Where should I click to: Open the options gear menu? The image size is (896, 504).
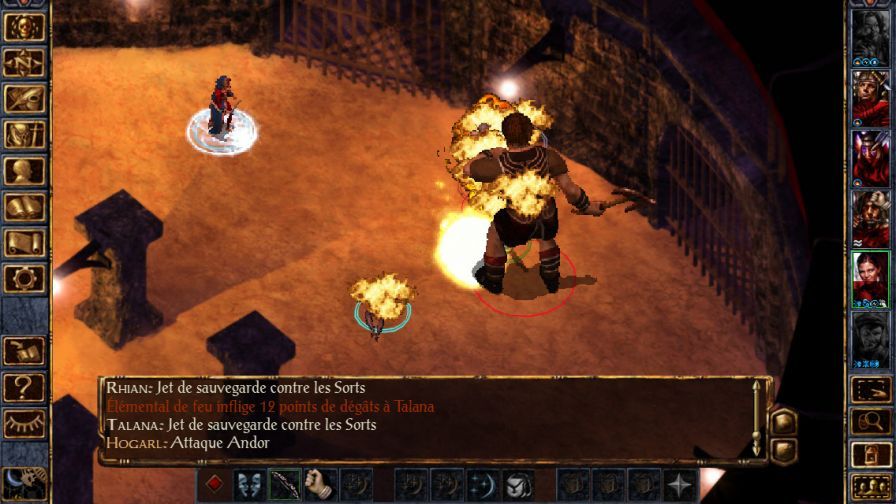(x=24, y=279)
